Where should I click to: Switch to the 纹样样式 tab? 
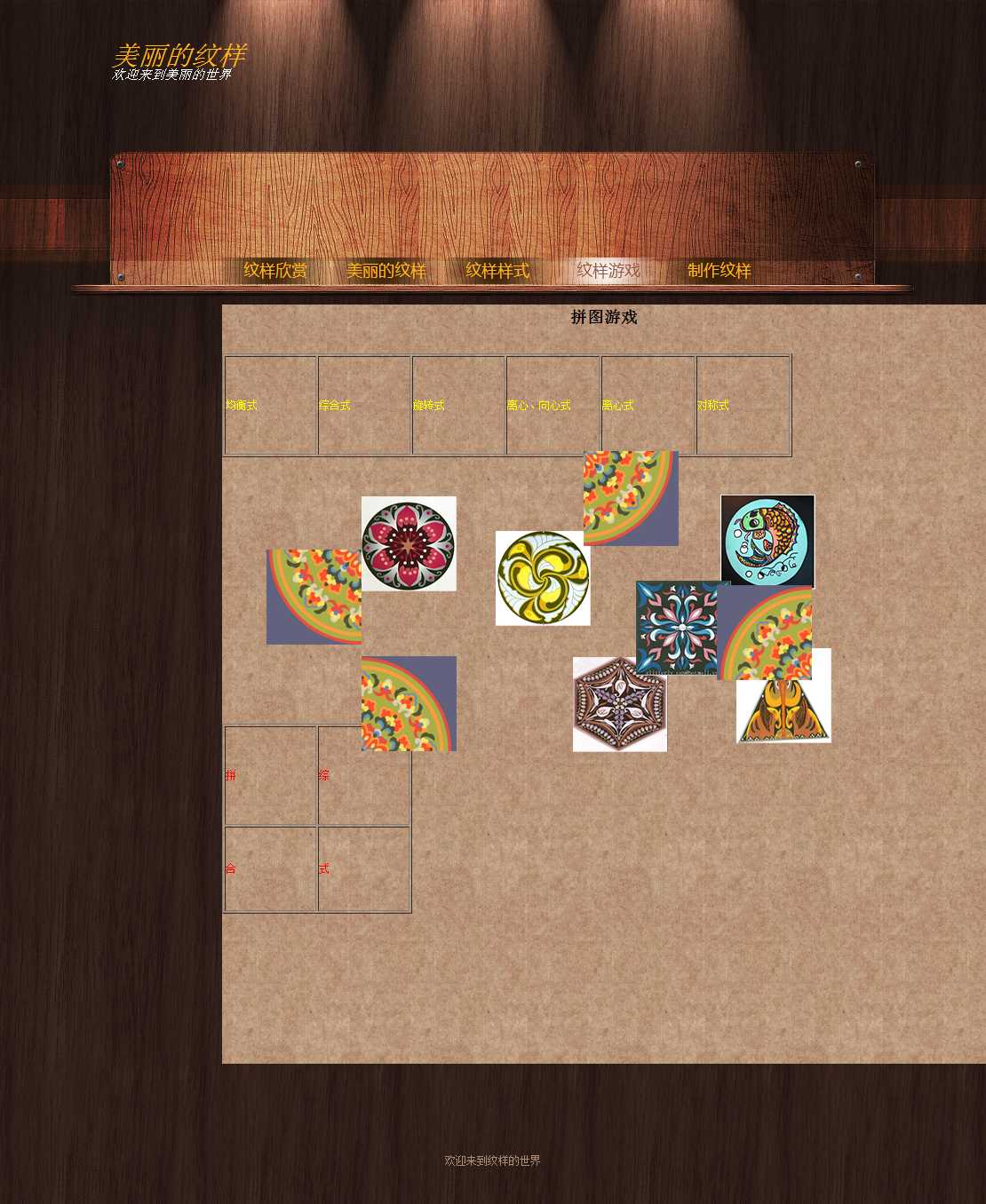tap(497, 271)
